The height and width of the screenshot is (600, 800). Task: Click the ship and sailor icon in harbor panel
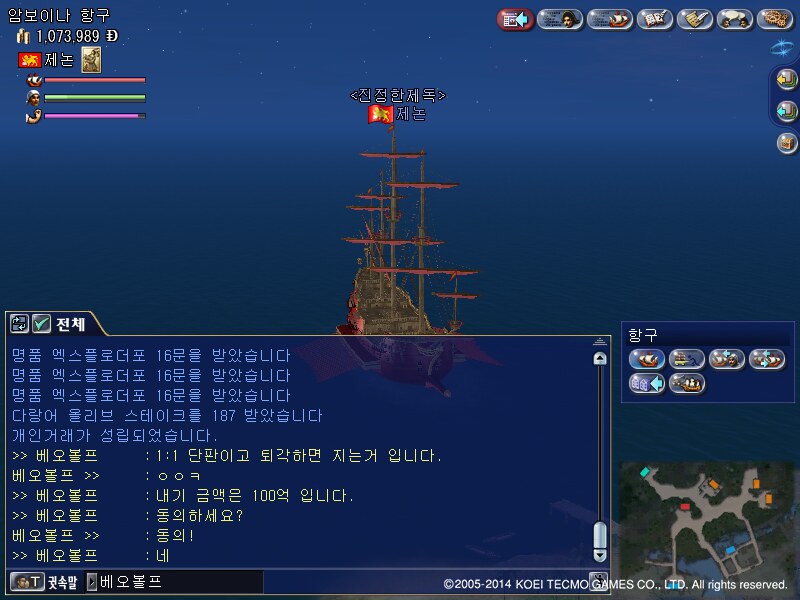pyautogui.click(x=727, y=359)
